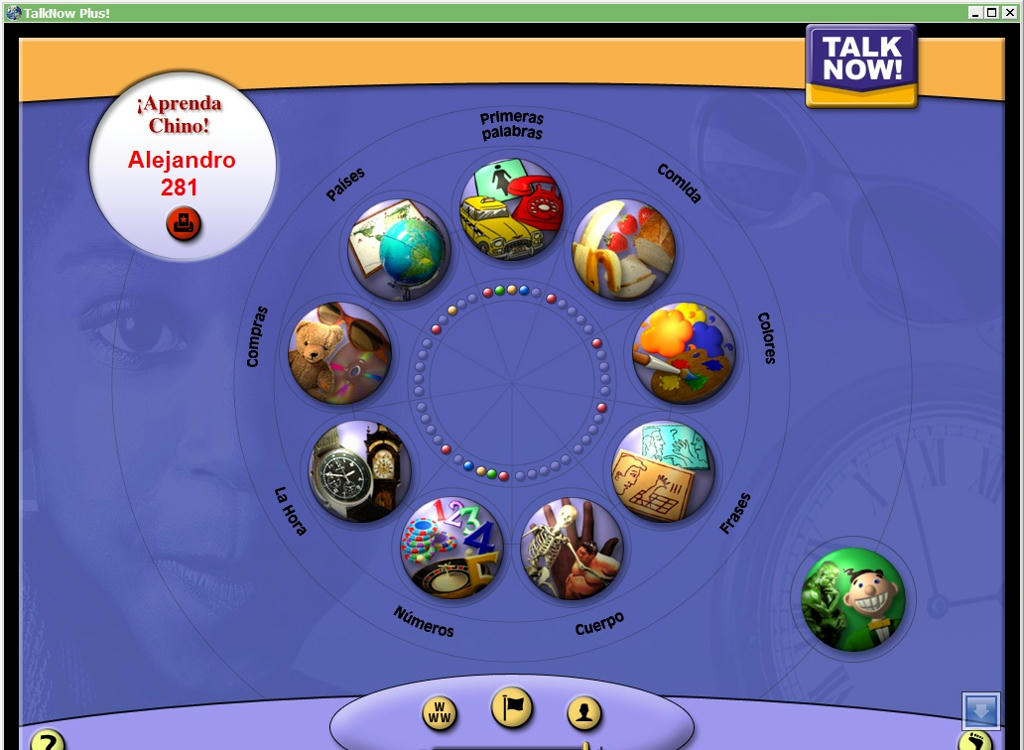The height and width of the screenshot is (750, 1024).
Task: Click the Talk Now! logo badge
Action: (x=862, y=66)
